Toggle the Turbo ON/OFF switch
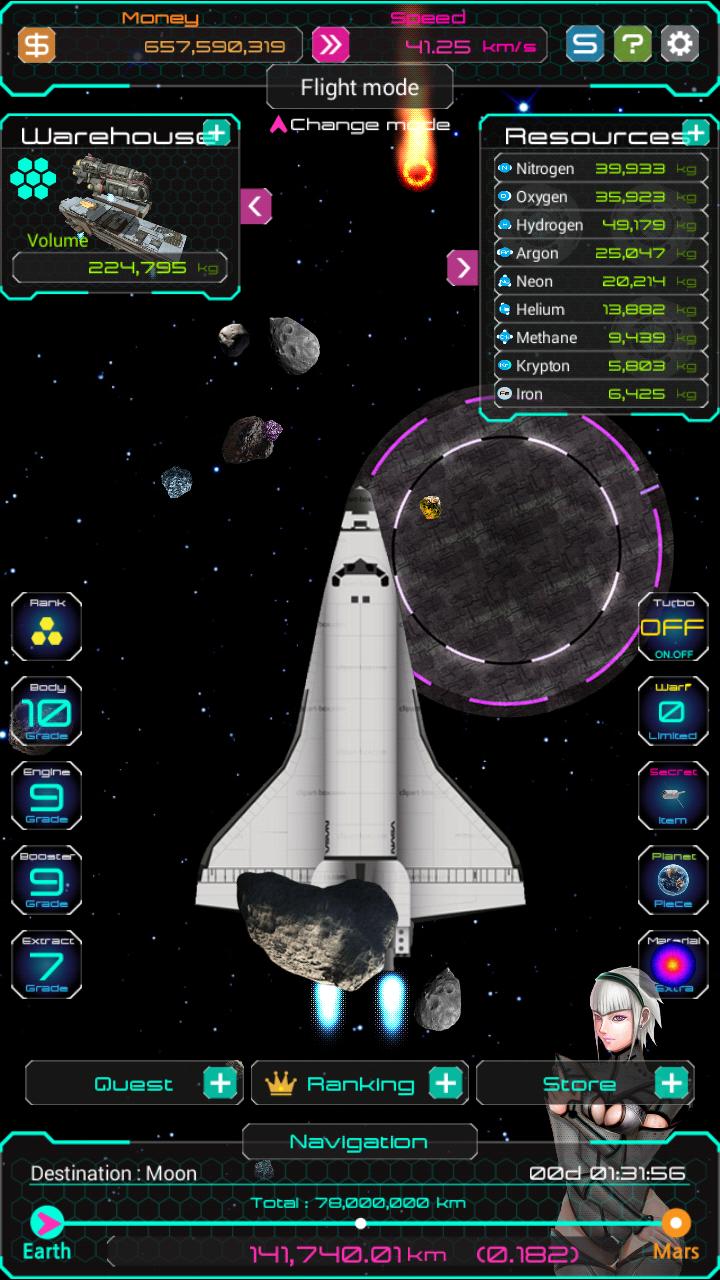This screenshot has height=1280, width=720. (x=673, y=627)
